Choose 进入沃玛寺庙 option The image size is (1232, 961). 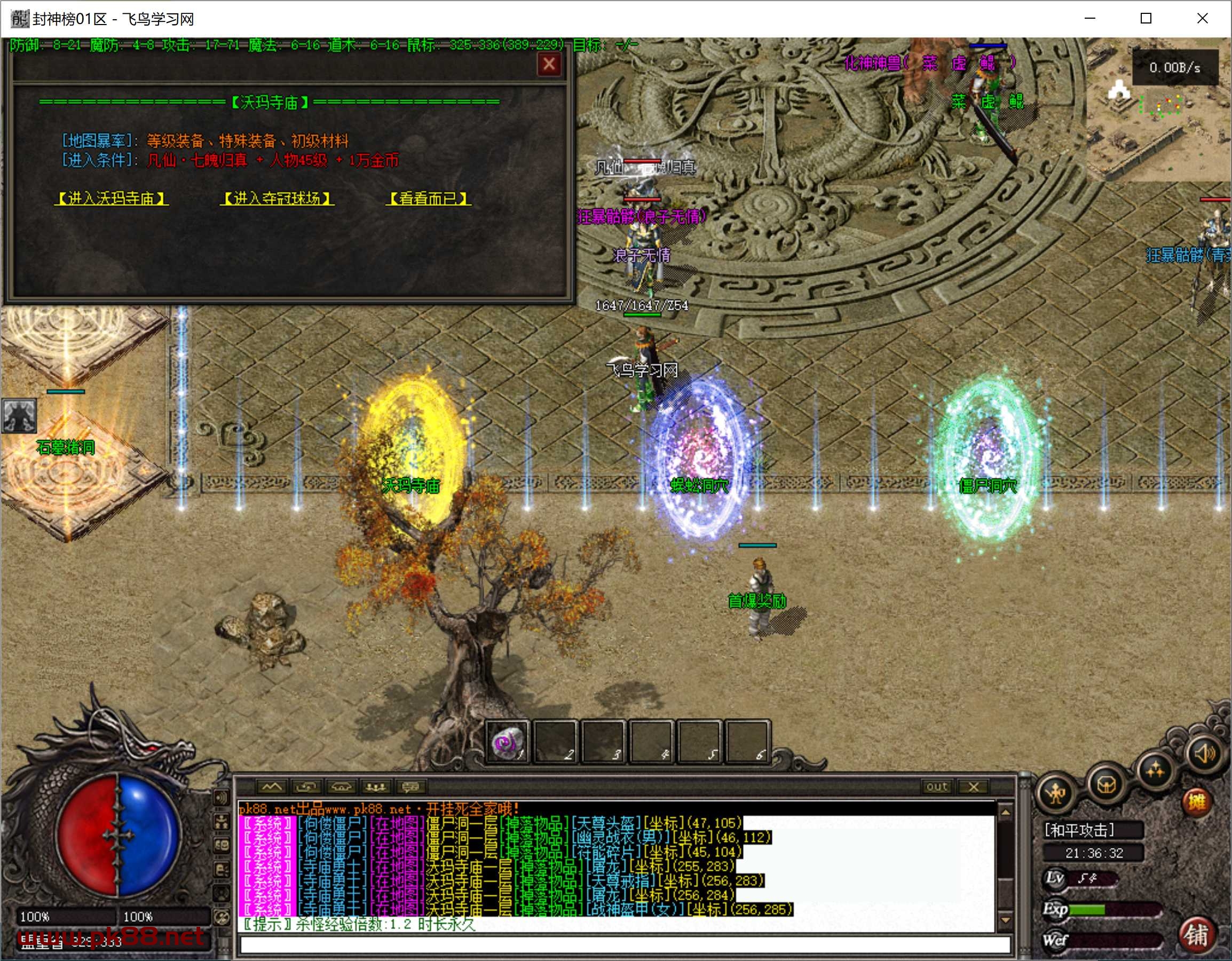(111, 199)
